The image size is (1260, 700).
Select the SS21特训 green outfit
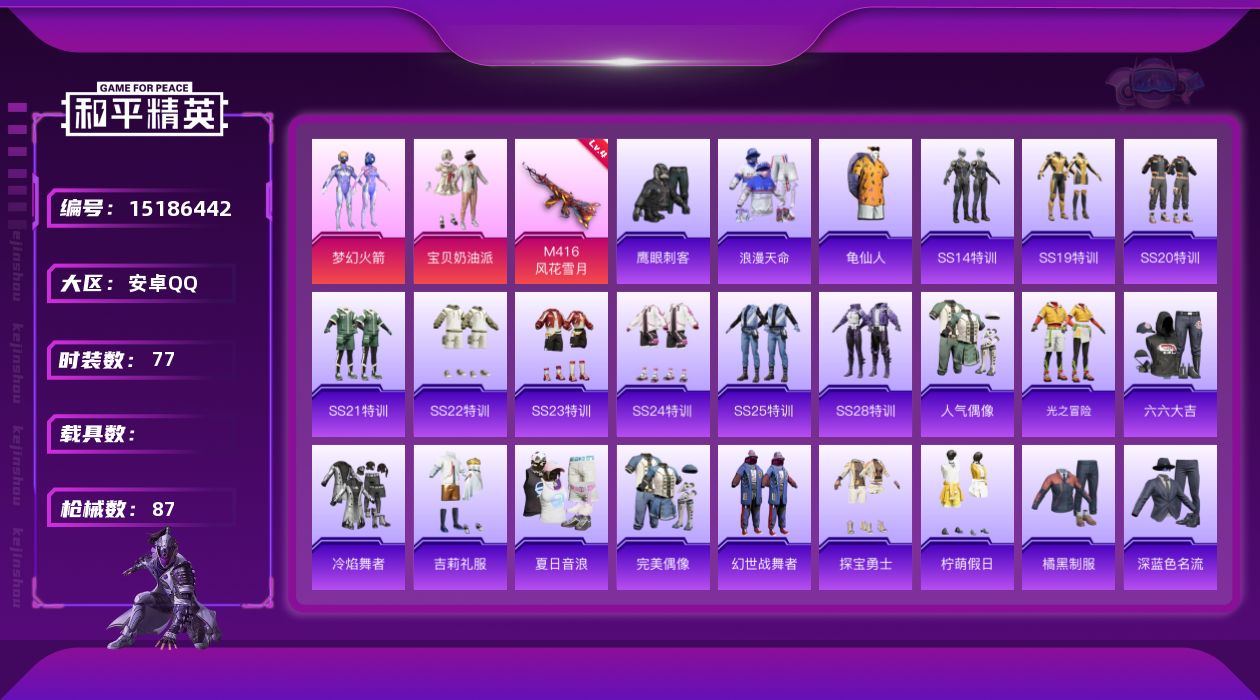[x=358, y=364]
